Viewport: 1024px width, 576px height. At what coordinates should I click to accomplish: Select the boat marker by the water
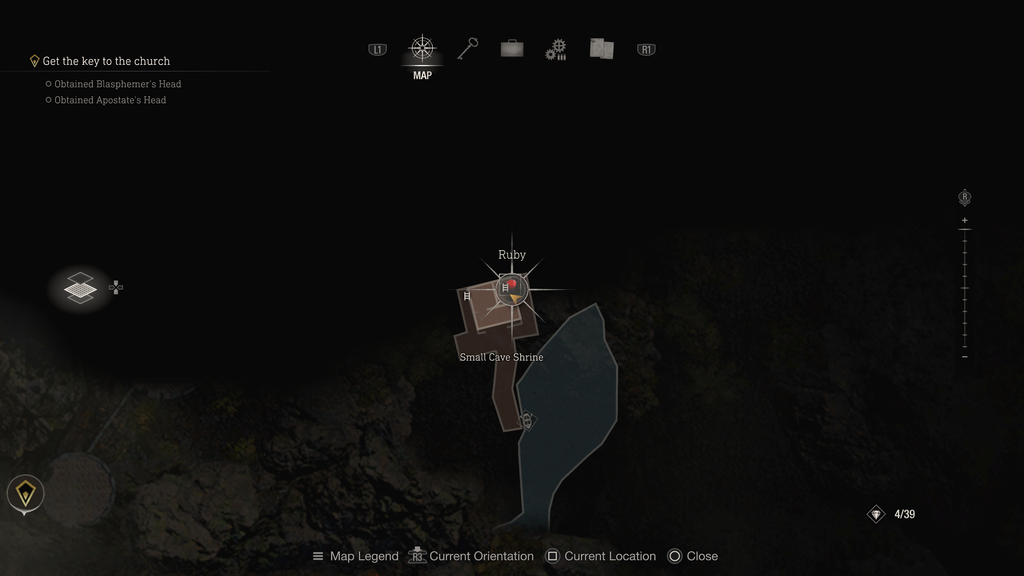[527, 421]
